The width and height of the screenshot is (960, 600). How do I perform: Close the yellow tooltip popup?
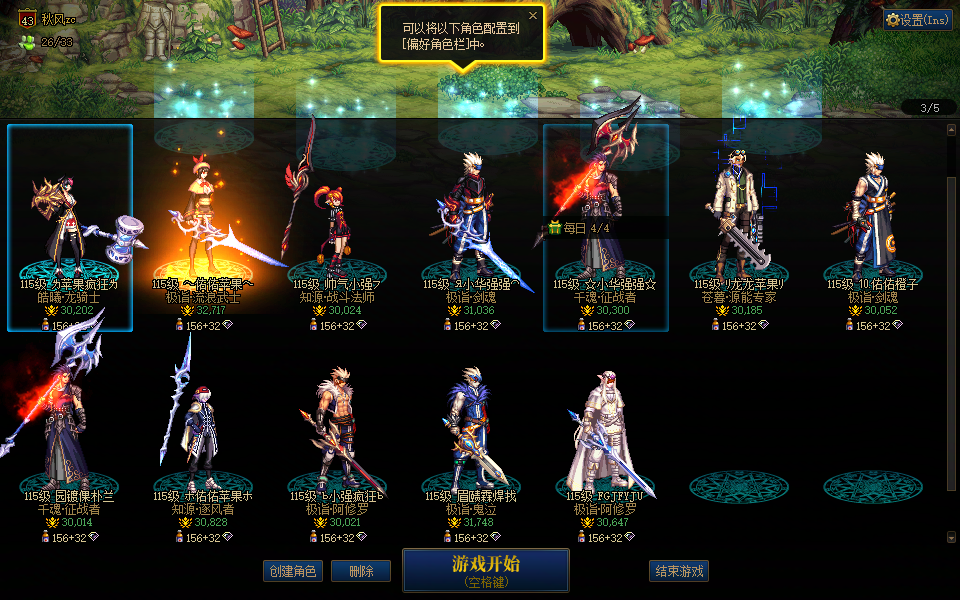point(533,16)
